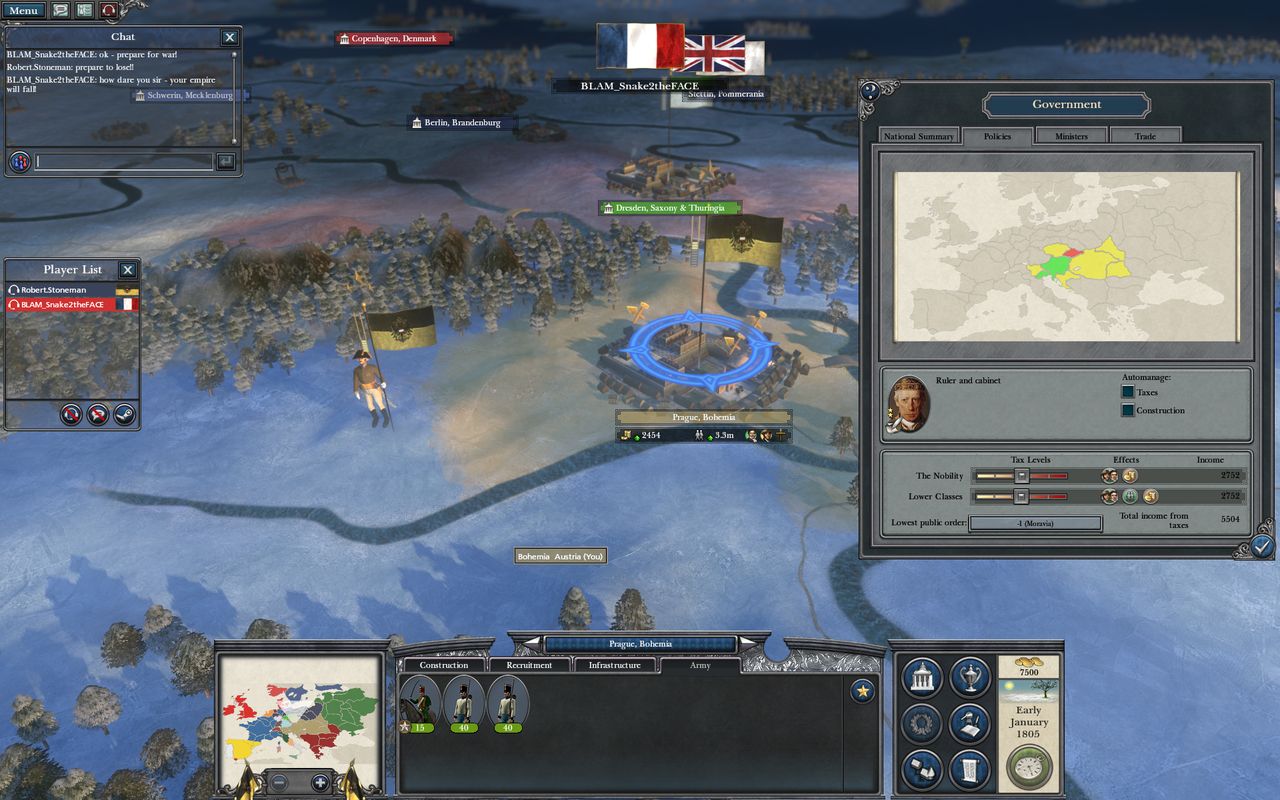The width and height of the screenshot is (1280, 800).
Task: Open the Construction tab for Prague
Action: pyautogui.click(x=443, y=665)
